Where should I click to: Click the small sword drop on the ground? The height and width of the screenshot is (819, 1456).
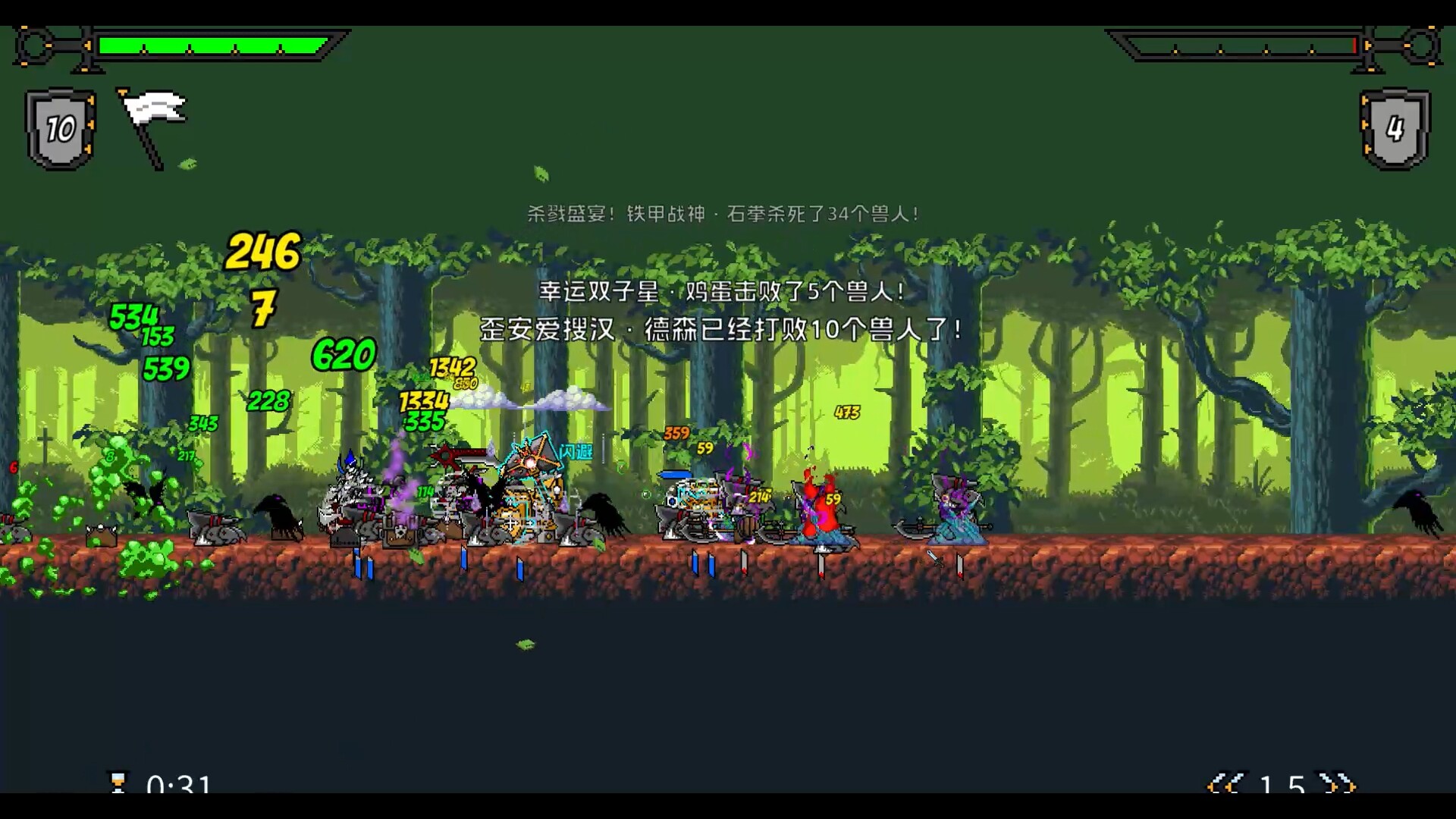[x=934, y=558]
